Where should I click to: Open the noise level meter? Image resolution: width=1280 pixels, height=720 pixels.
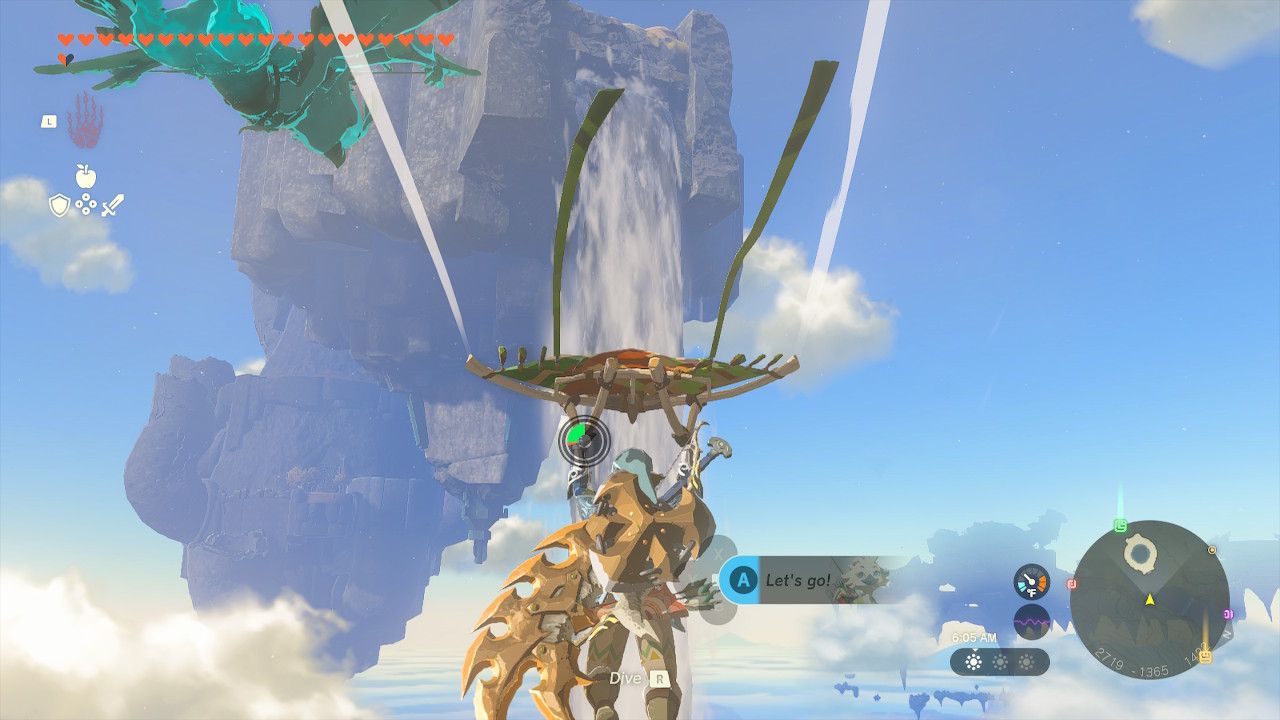pos(1030,622)
